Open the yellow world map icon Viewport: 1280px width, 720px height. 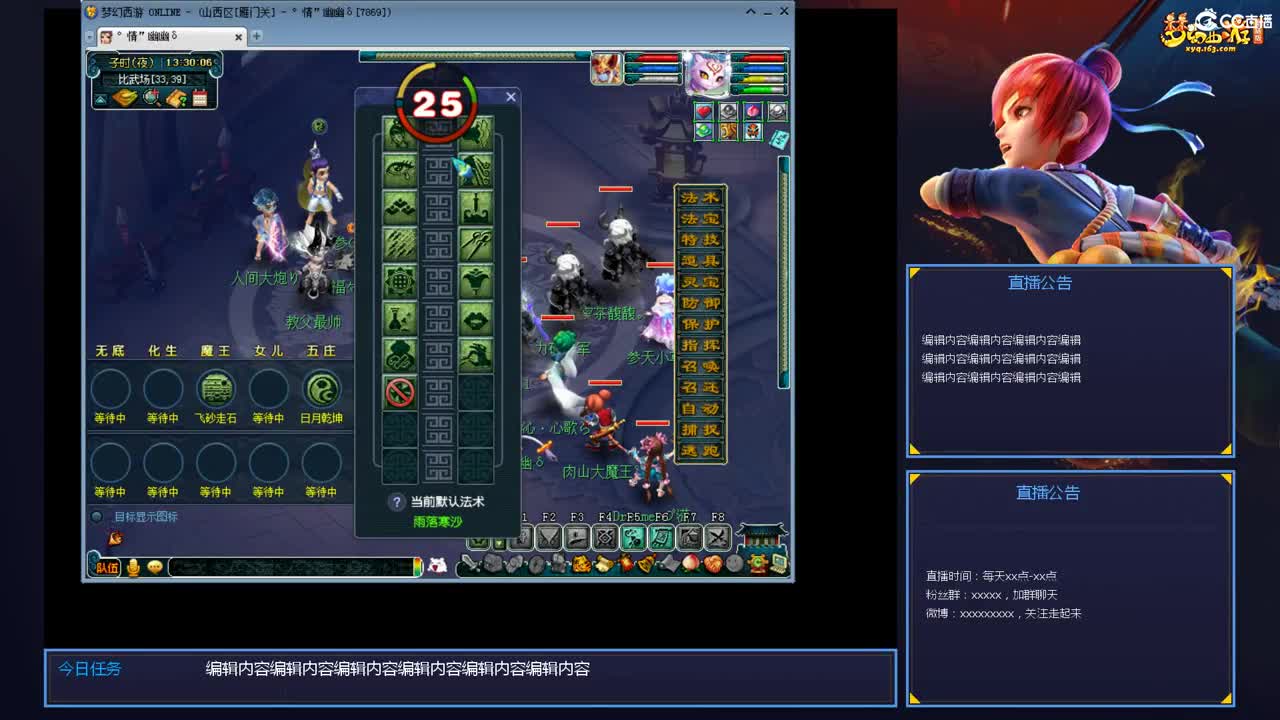(x=123, y=97)
